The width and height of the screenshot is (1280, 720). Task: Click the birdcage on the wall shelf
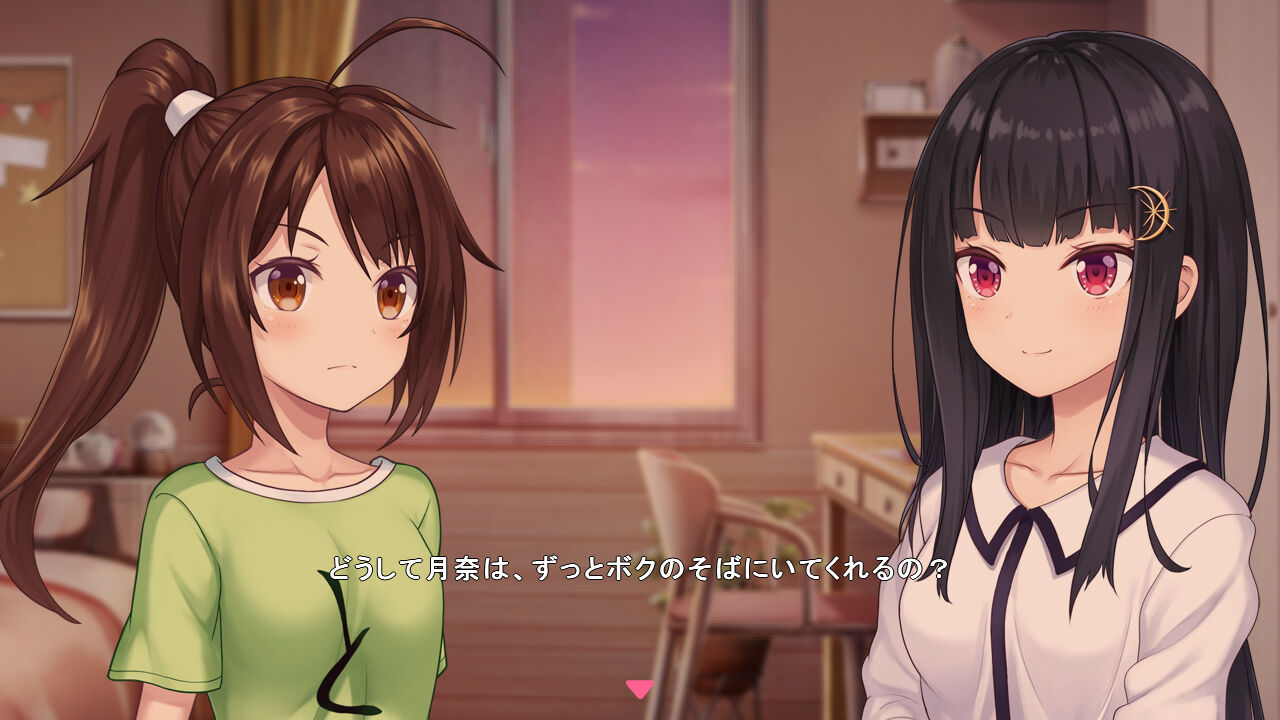[x=957, y=57]
